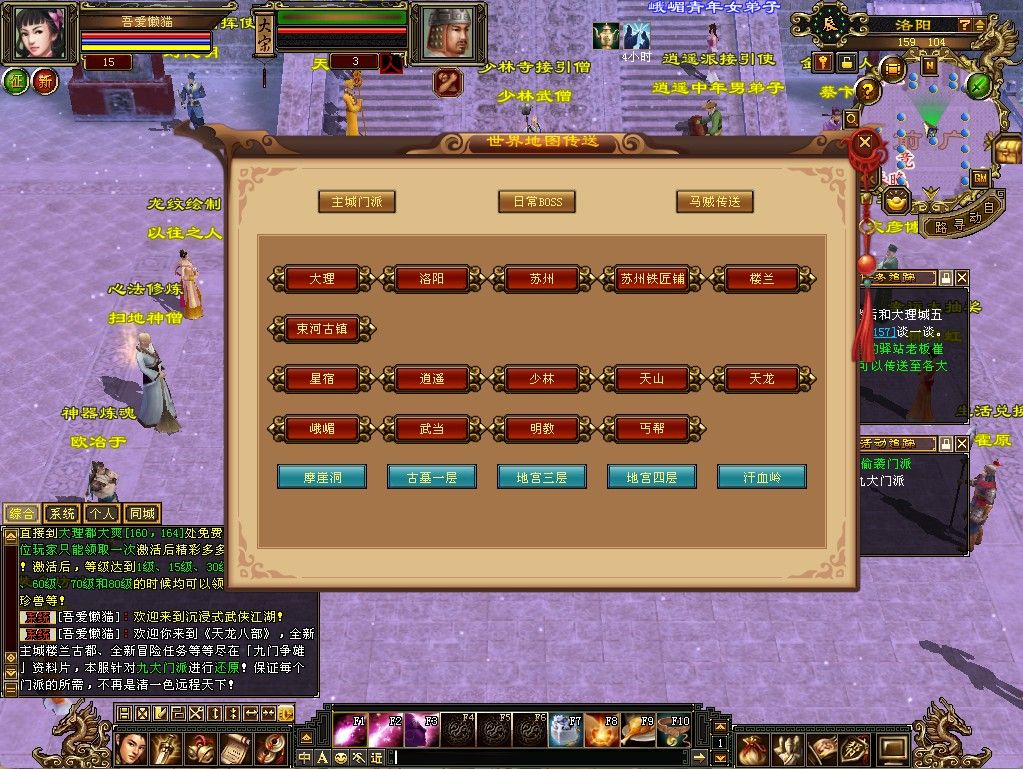The image size is (1023, 769).
Task: Switch to the 日常BOSS category
Action: 537,201
